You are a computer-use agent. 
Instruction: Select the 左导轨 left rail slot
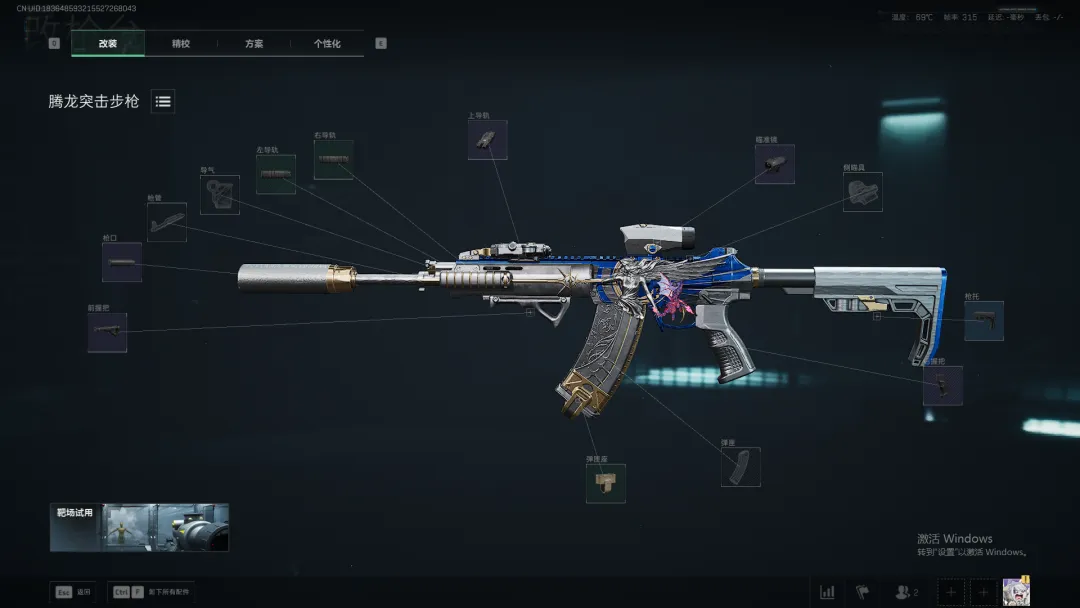tap(276, 174)
